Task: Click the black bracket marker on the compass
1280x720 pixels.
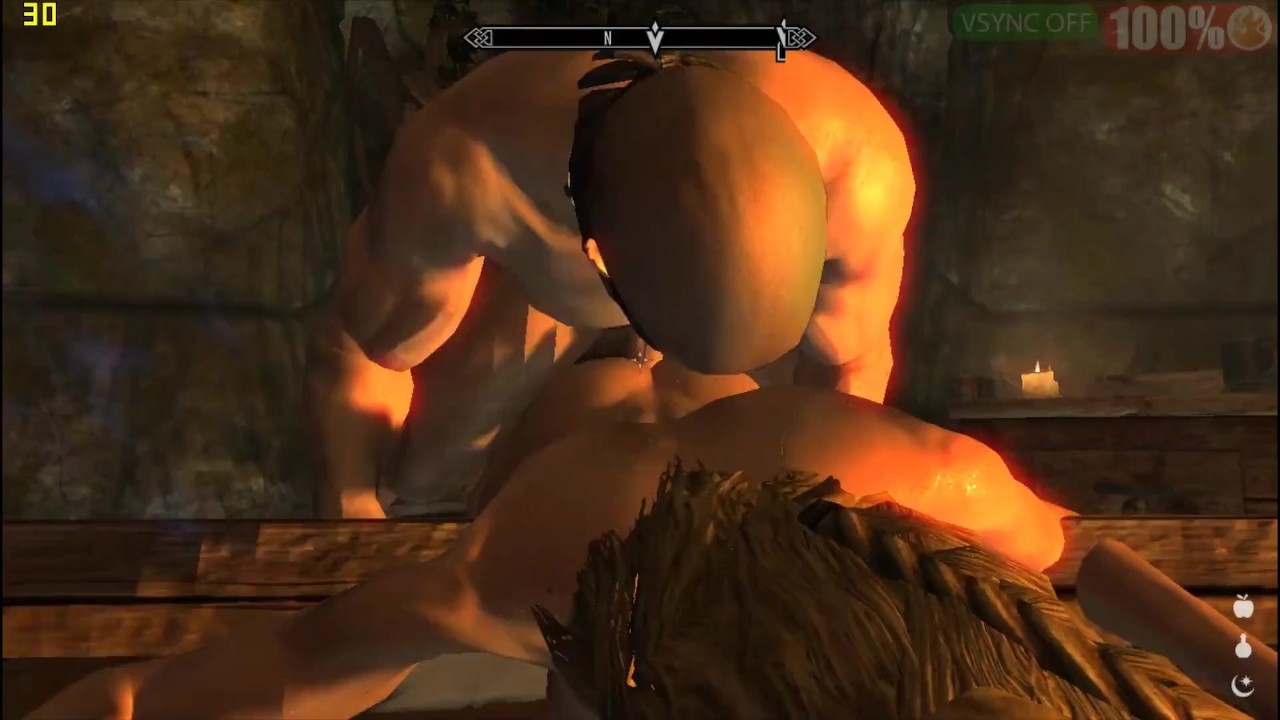Action: tap(781, 40)
